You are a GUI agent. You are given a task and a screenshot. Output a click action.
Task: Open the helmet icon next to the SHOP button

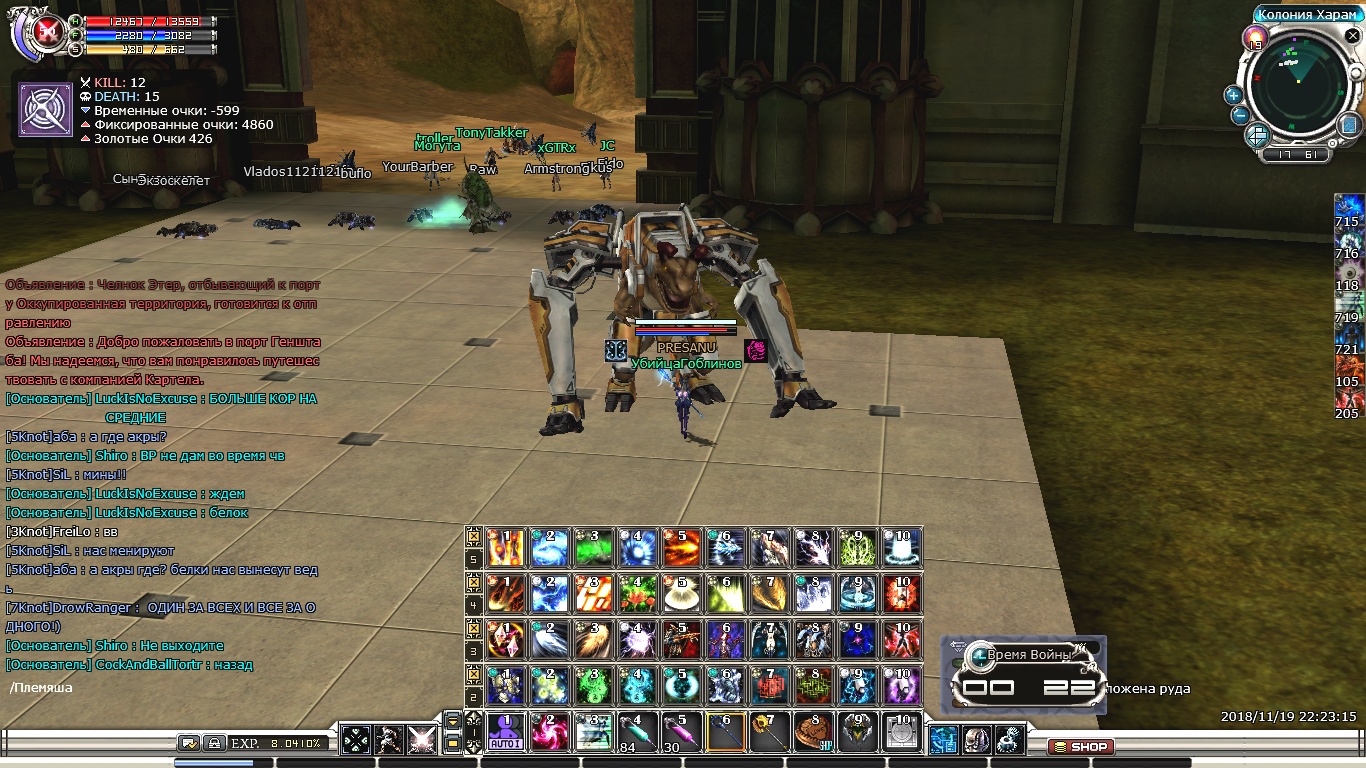[977, 739]
